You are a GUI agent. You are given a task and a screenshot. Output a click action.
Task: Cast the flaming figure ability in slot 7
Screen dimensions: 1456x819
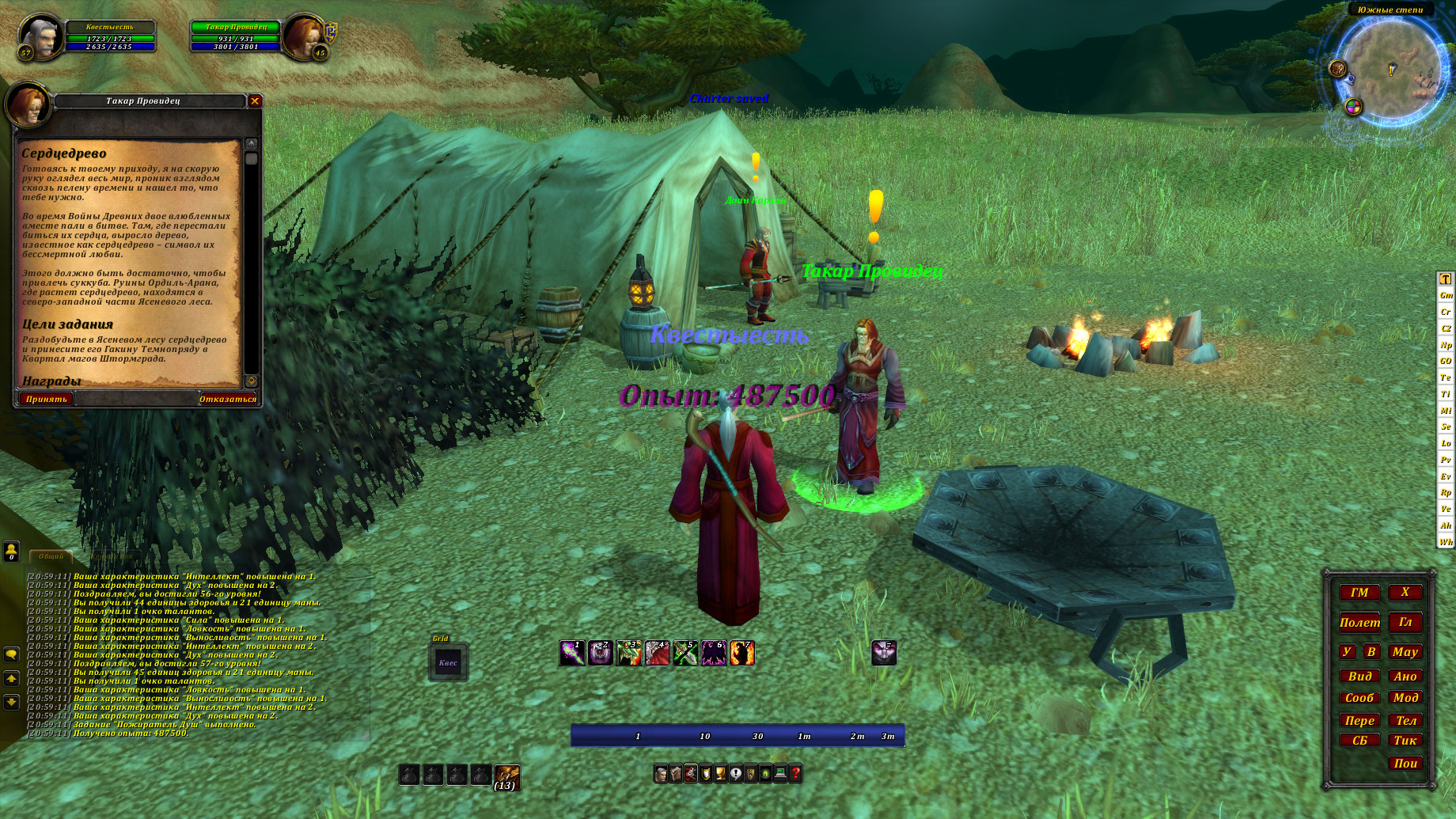pyautogui.click(x=742, y=653)
